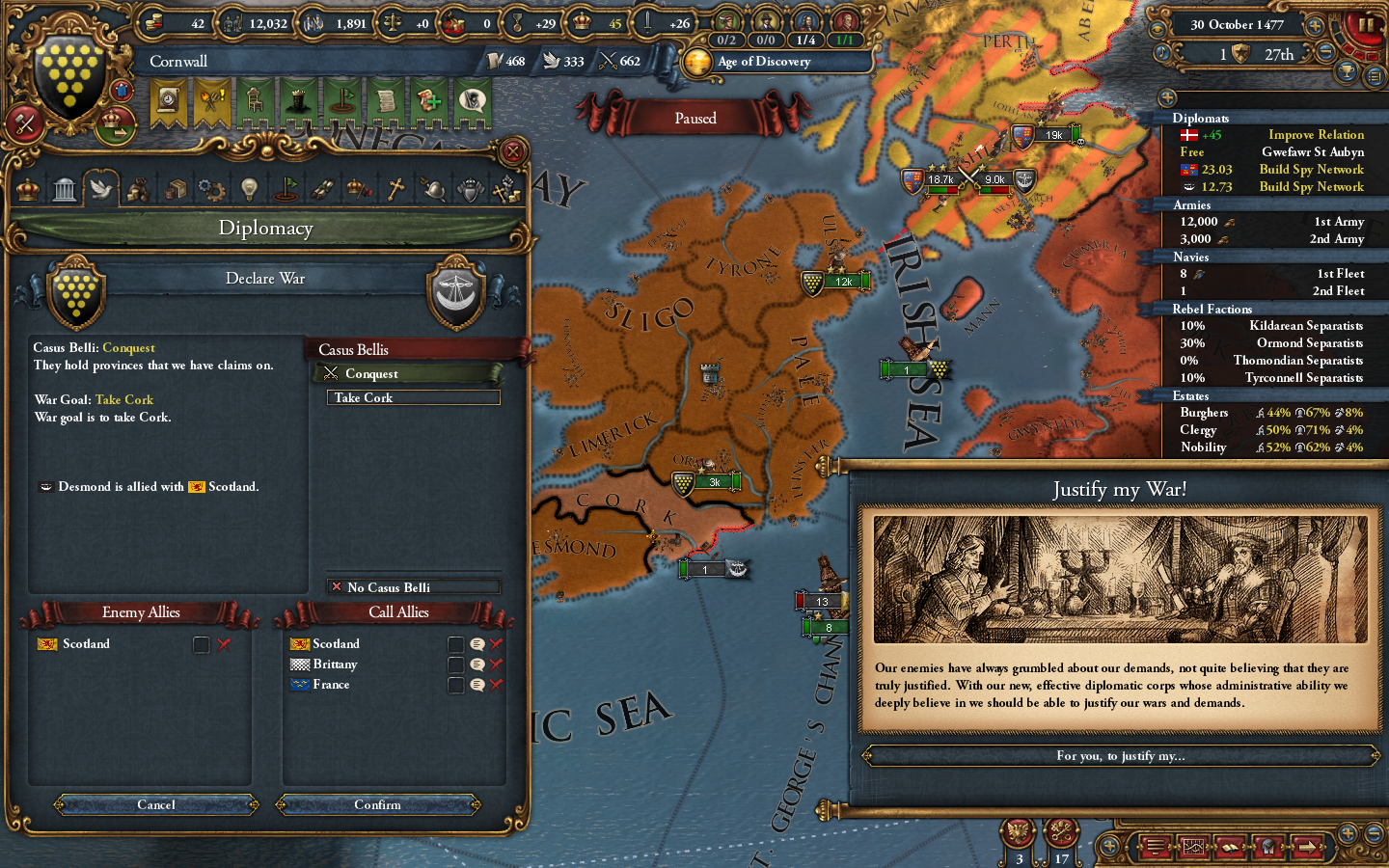The image size is (1389, 868).
Task: Open the Missions flag tab
Action: 286,188
